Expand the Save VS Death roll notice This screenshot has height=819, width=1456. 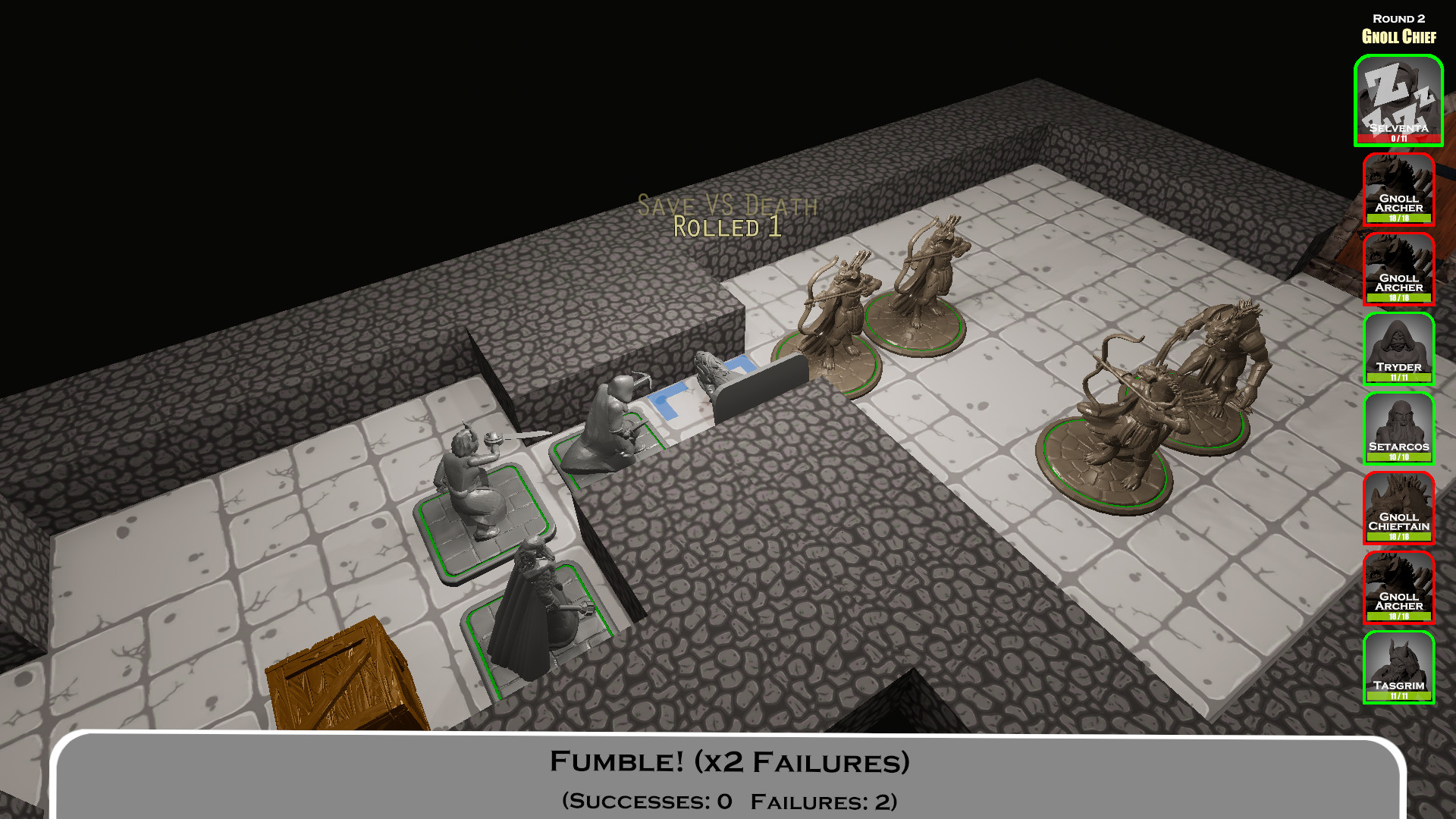point(728,203)
